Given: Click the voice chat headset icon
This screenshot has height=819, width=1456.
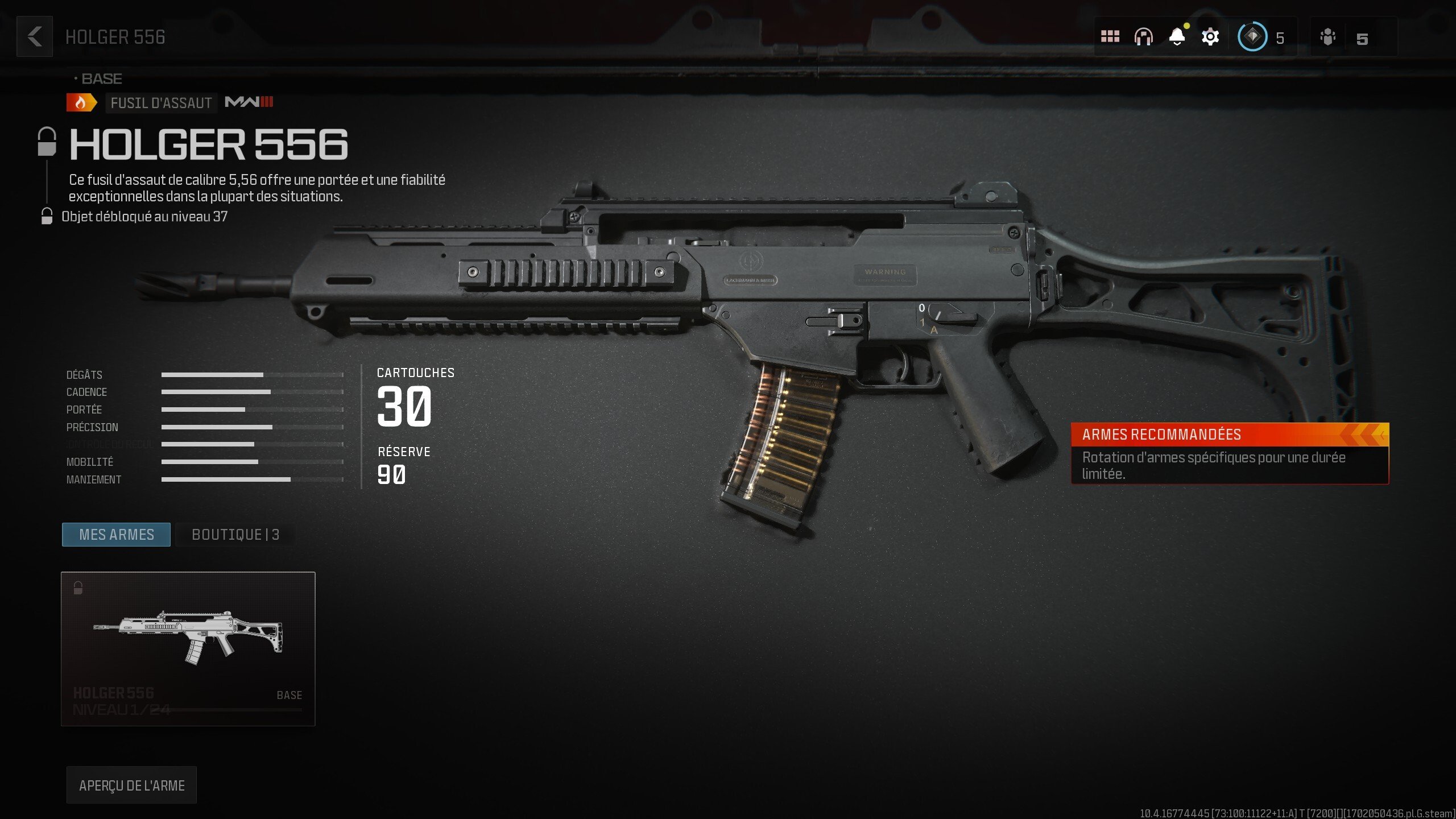Looking at the screenshot, I should (x=1144, y=36).
